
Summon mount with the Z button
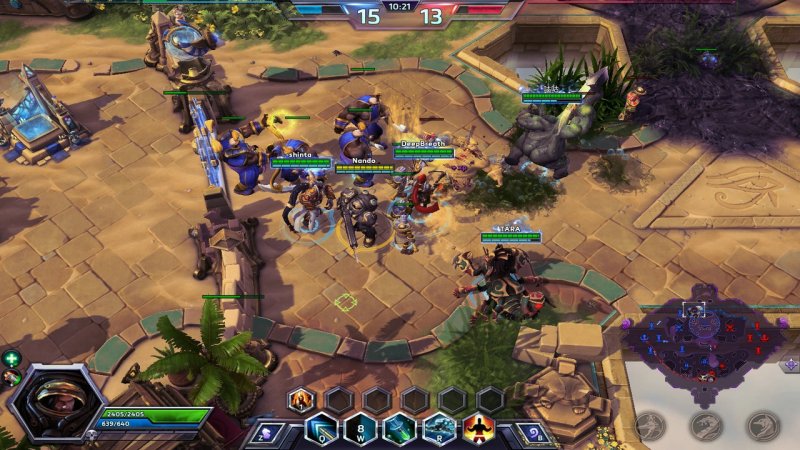265,433
